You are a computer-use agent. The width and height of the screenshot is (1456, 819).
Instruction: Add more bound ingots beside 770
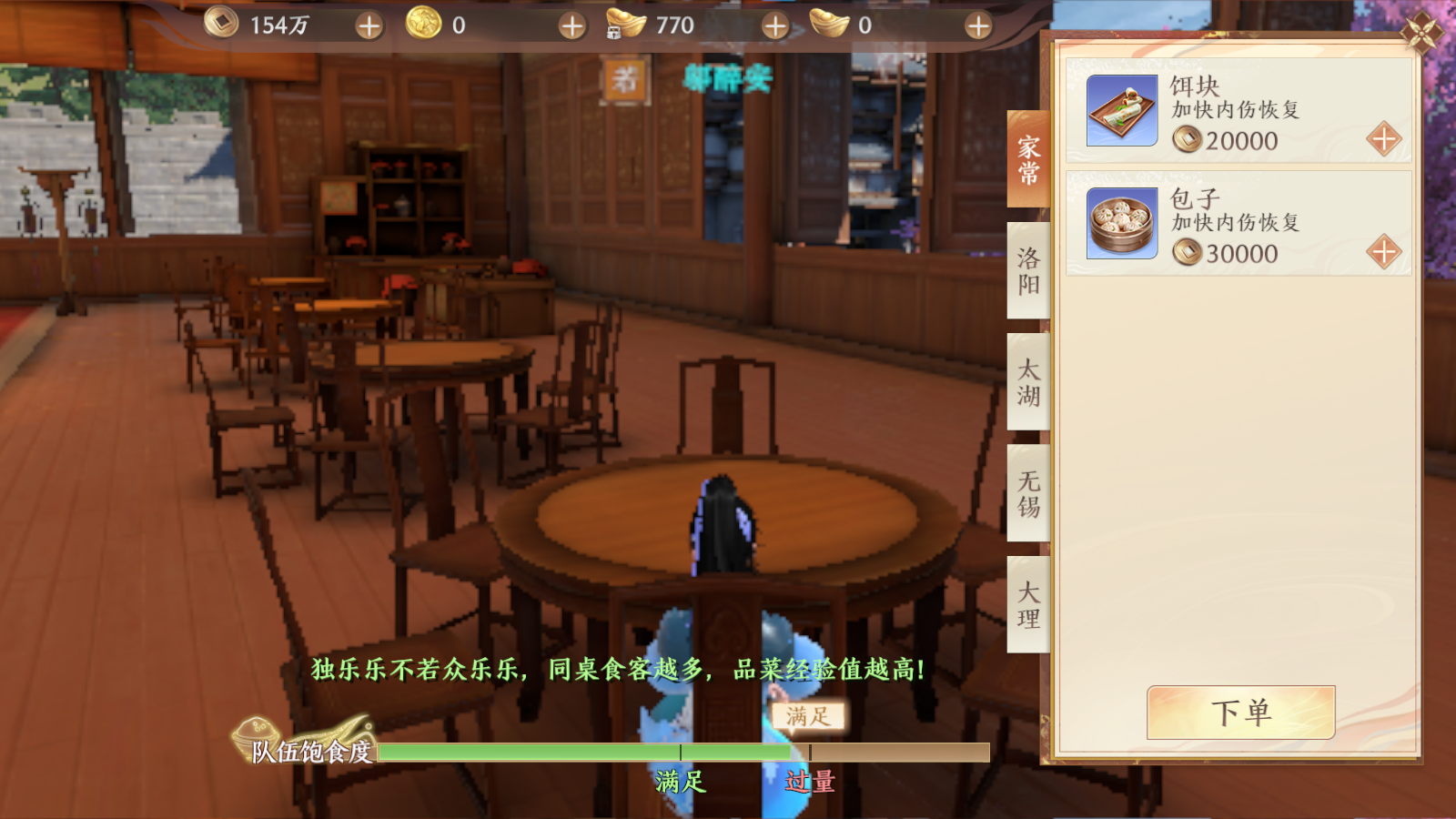point(774,26)
